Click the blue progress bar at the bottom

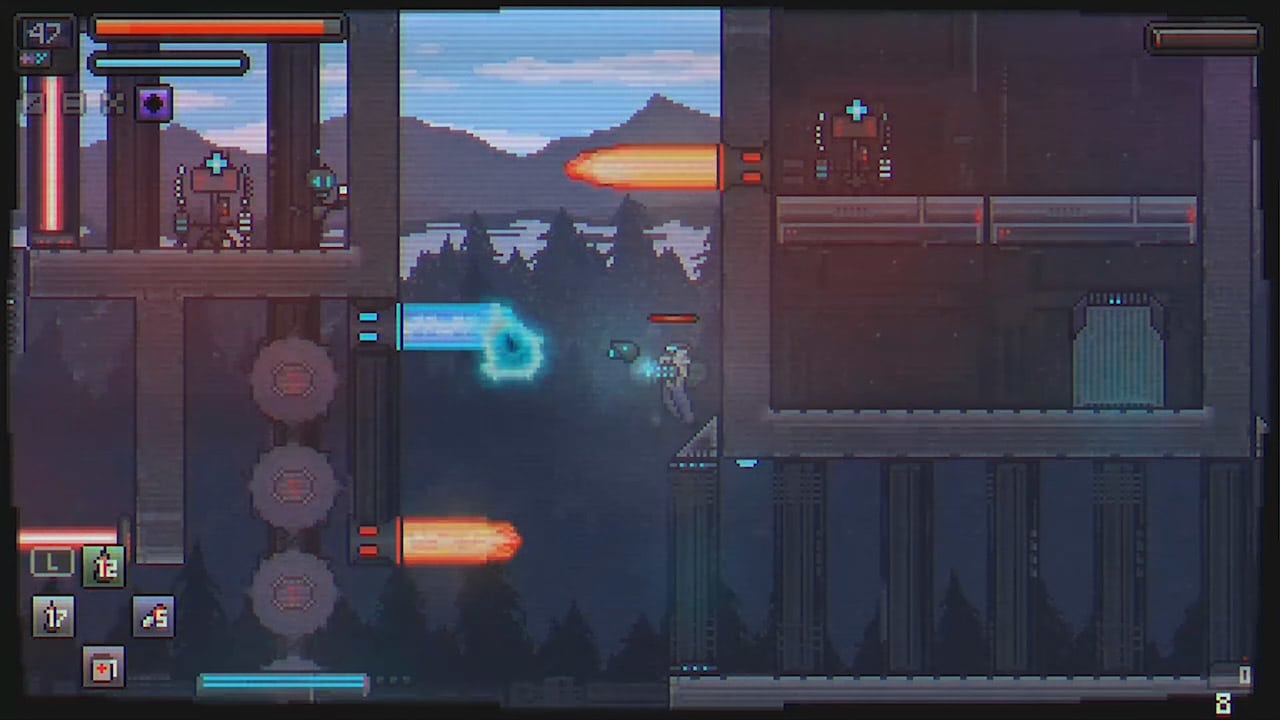click(x=283, y=681)
